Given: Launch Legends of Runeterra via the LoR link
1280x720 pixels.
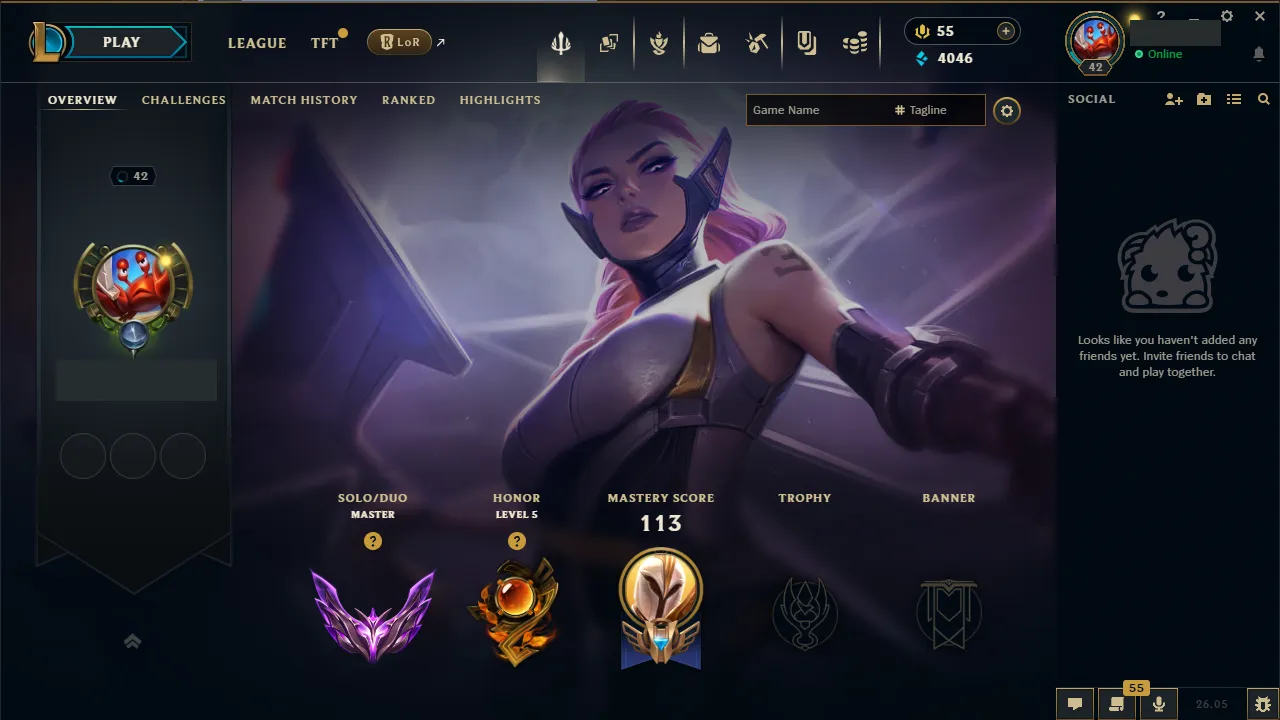Looking at the screenshot, I should tap(399, 42).
